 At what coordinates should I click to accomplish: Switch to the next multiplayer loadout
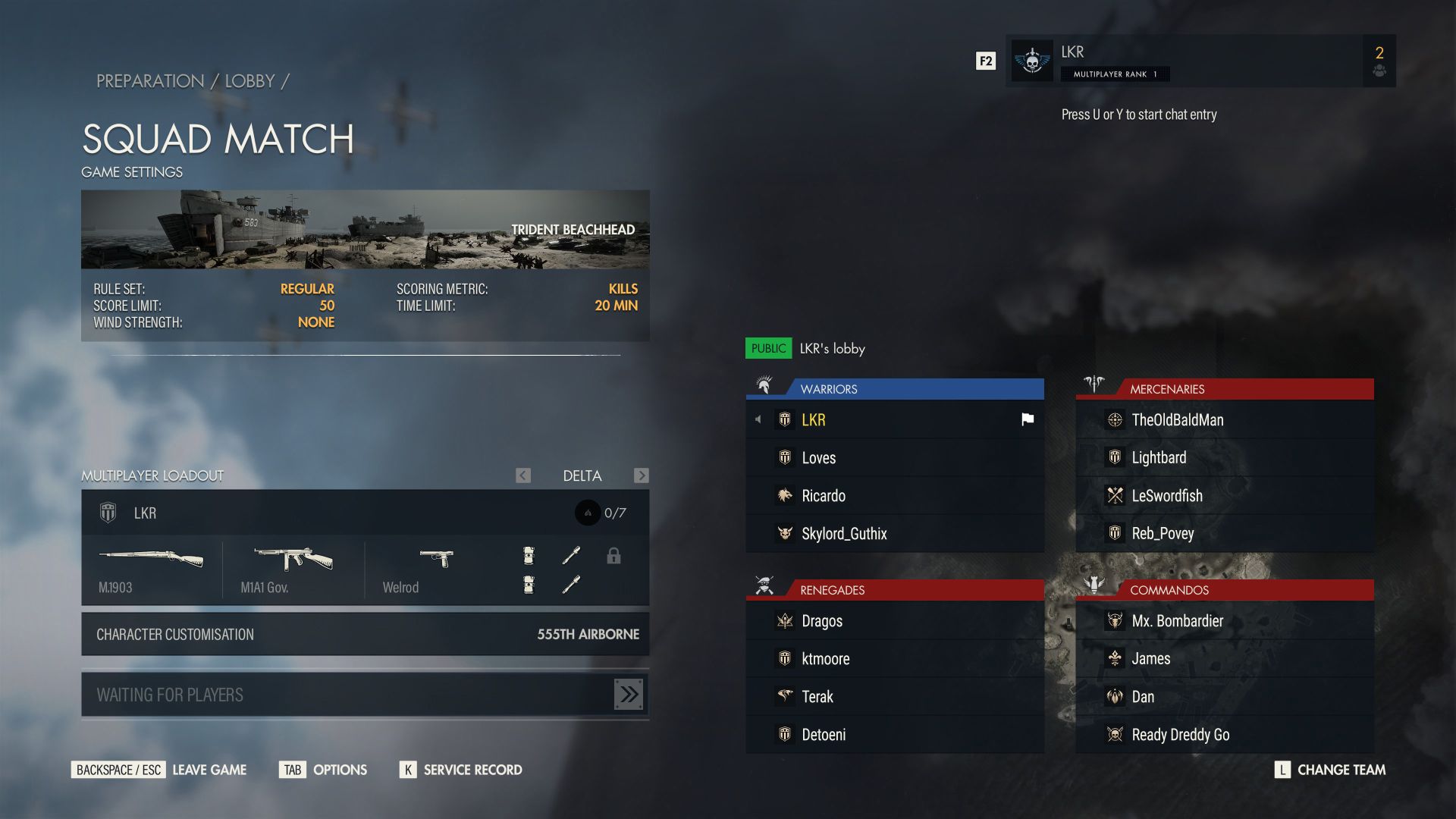tap(642, 475)
